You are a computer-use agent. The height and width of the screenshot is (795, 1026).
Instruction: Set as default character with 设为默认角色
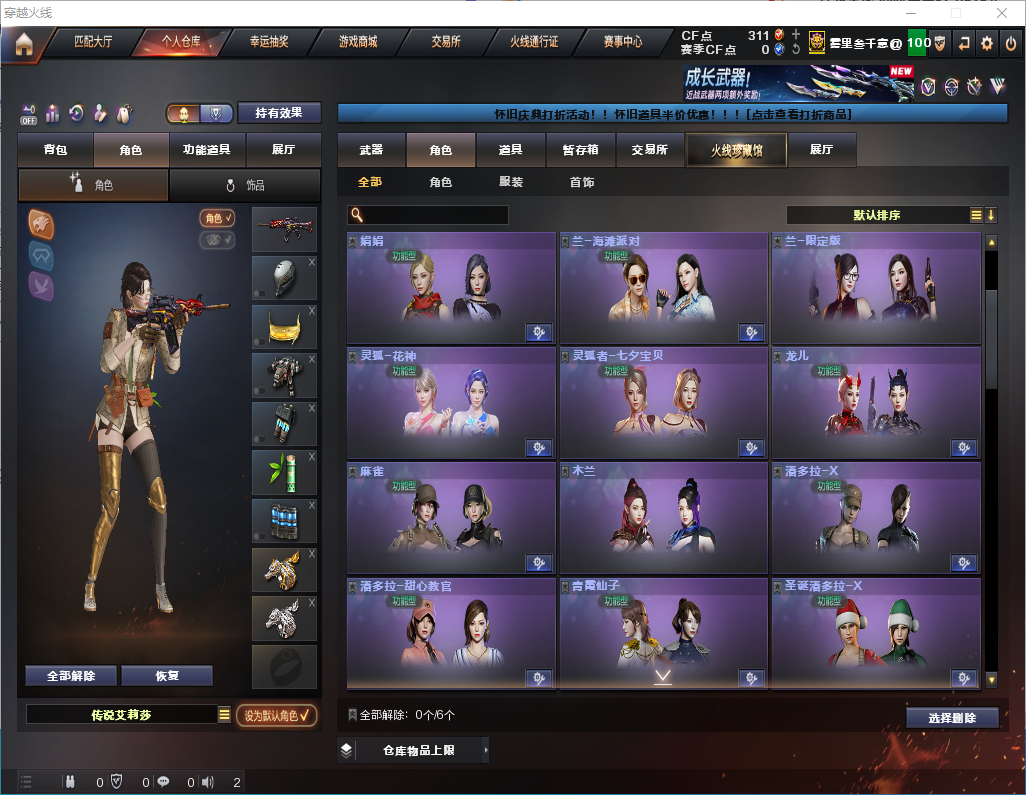tap(277, 715)
